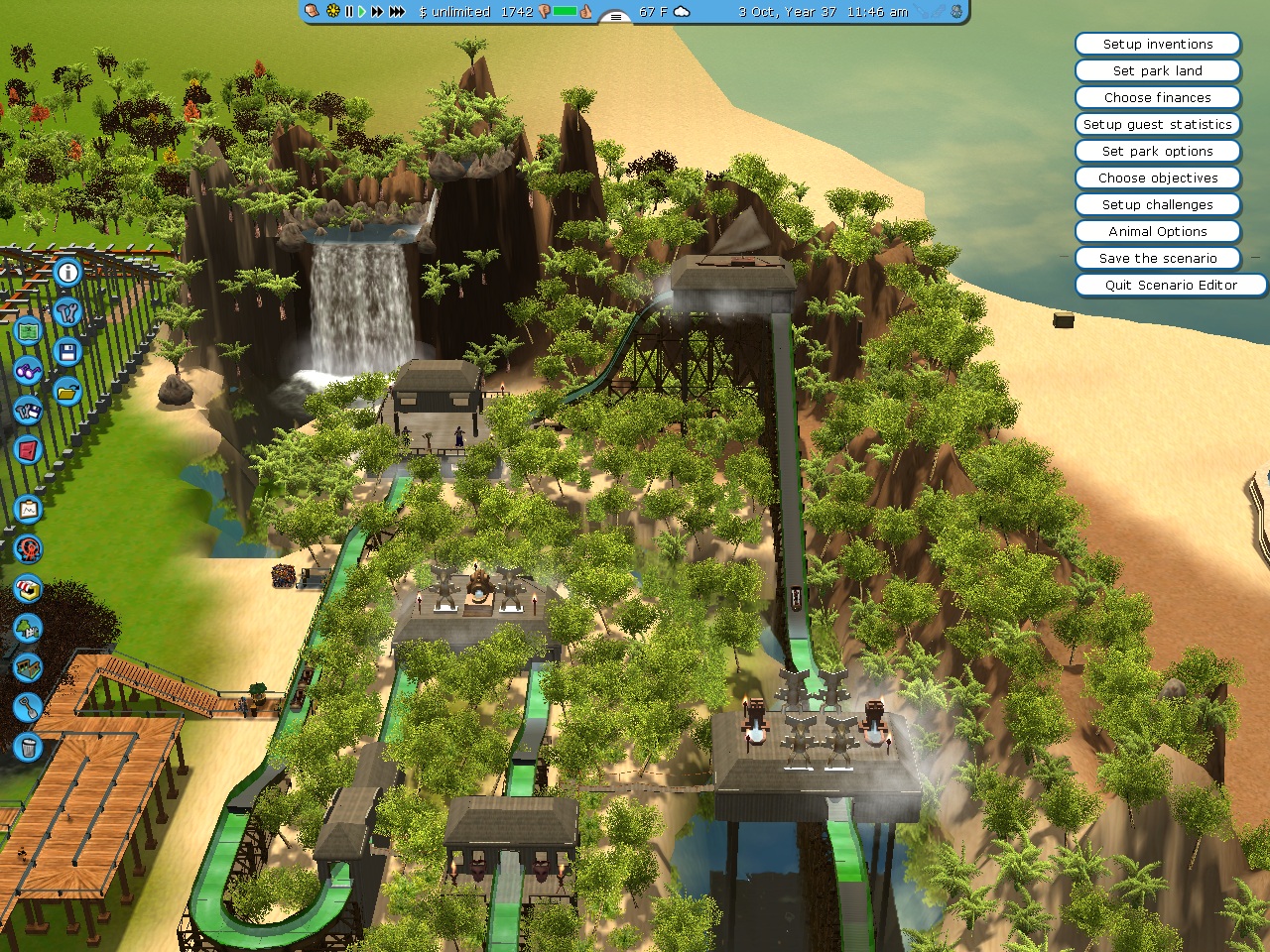Select Setup guest statistics
The image size is (1270, 952).
point(1157,125)
